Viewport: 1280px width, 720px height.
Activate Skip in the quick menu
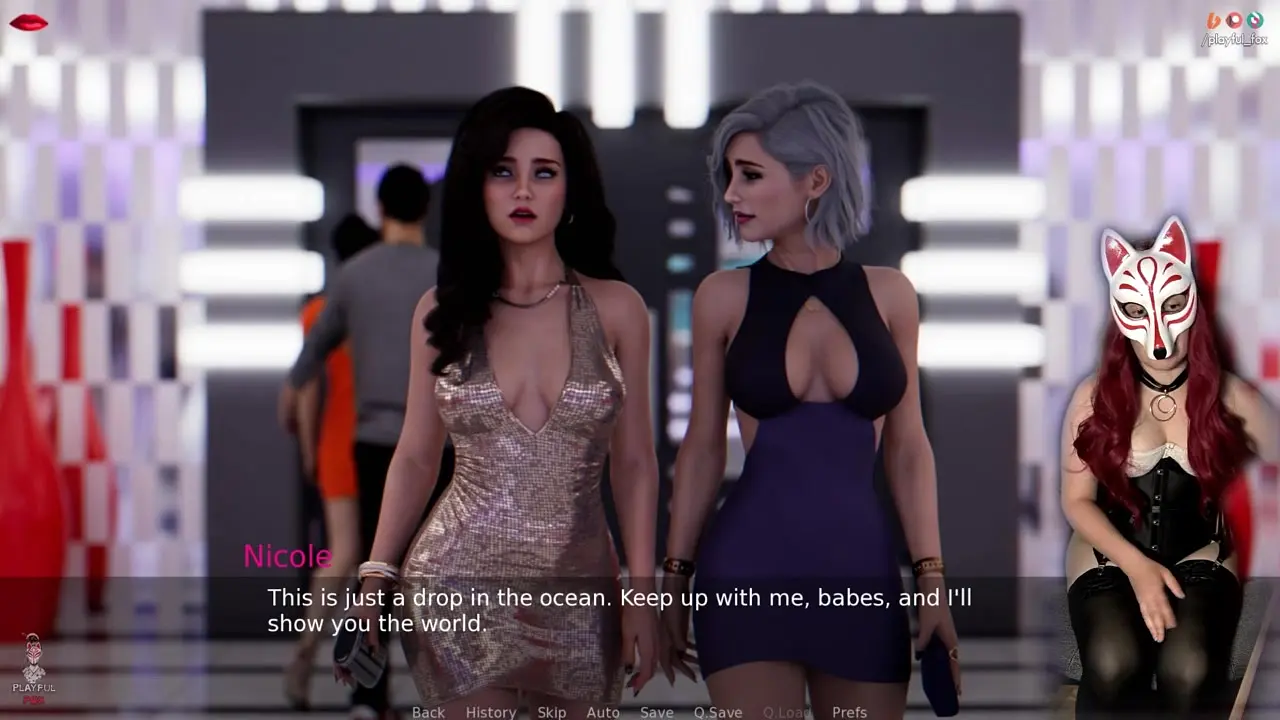click(x=552, y=712)
